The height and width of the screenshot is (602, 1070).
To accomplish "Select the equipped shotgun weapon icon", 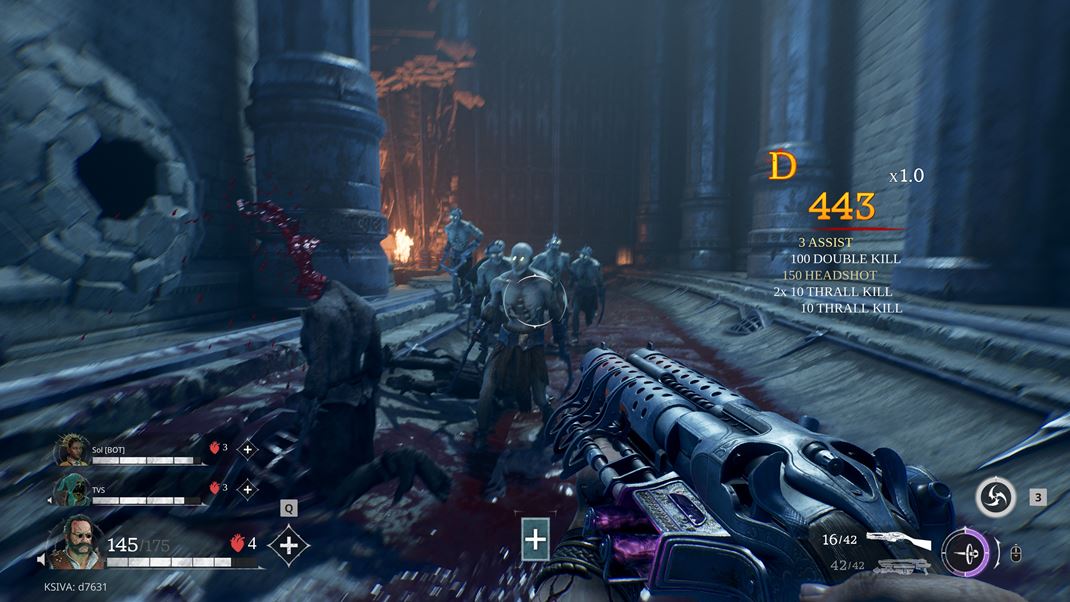I will [x=898, y=541].
